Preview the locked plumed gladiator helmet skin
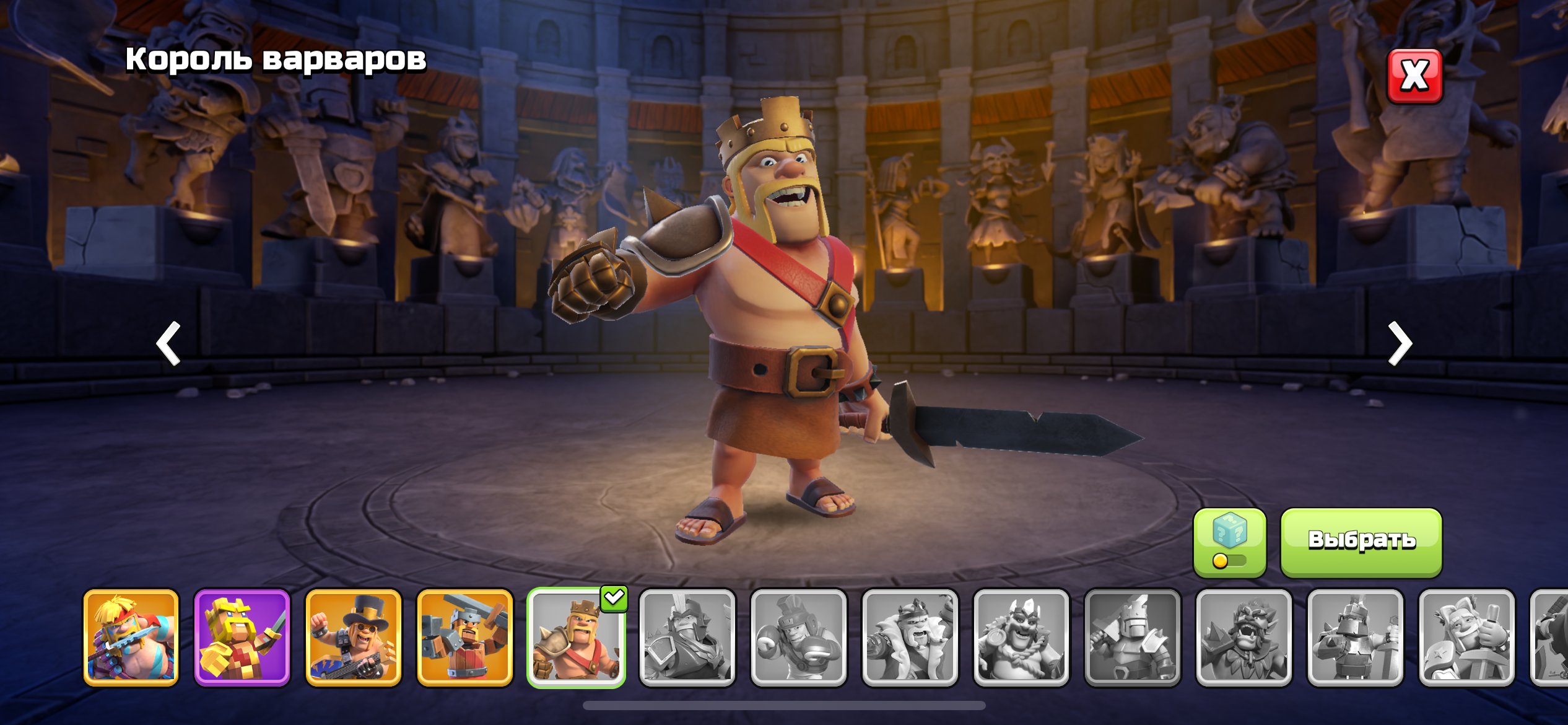 pos(687,638)
